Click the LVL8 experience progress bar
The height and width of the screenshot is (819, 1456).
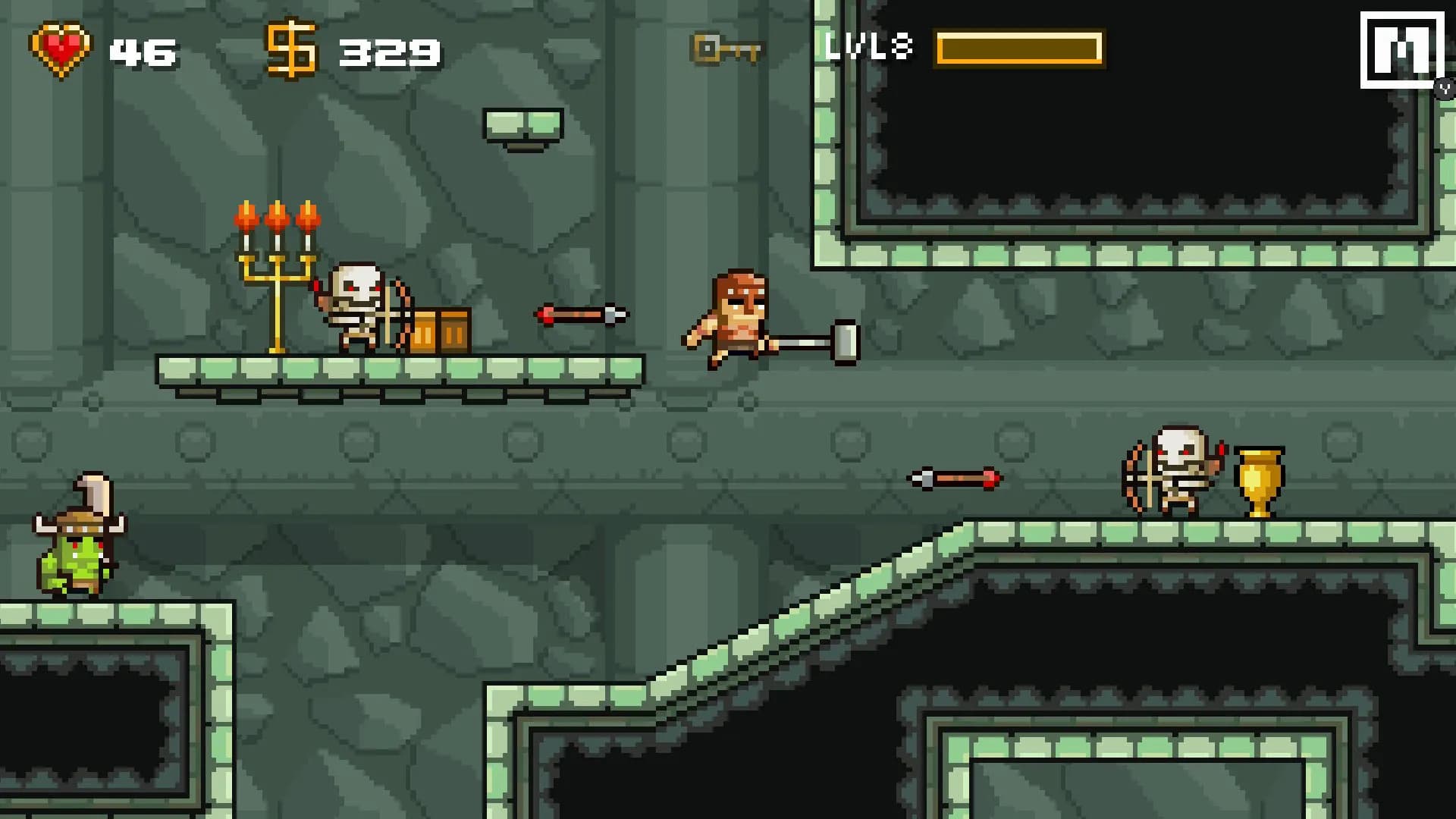pyautogui.click(x=1018, y=49)
